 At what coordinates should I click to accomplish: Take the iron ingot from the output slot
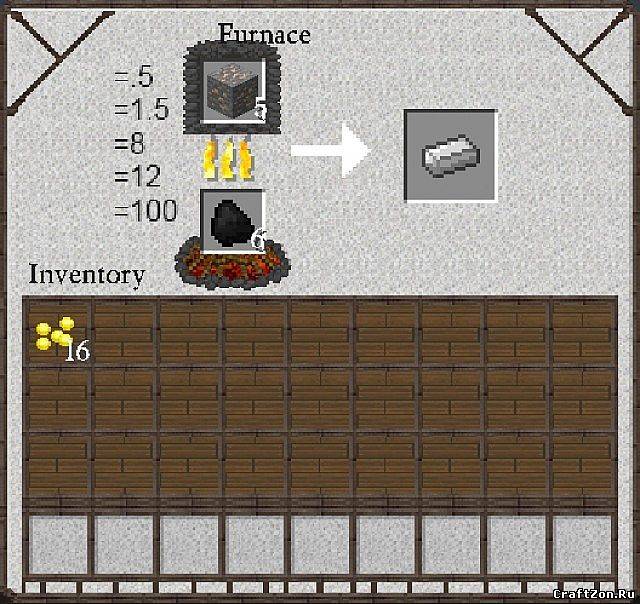click(450, 155)
